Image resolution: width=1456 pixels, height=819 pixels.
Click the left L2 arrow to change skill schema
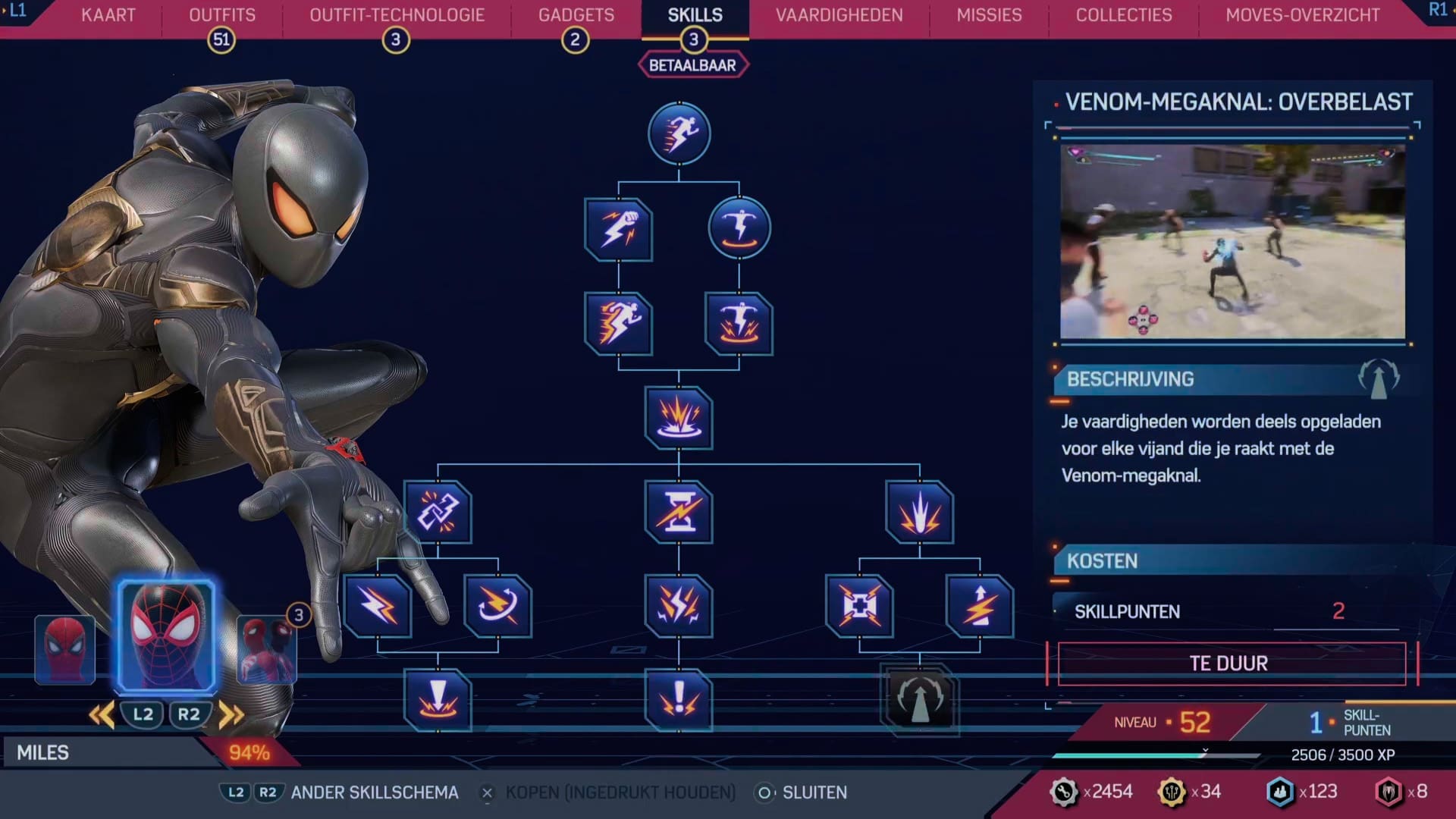[101, 714]
